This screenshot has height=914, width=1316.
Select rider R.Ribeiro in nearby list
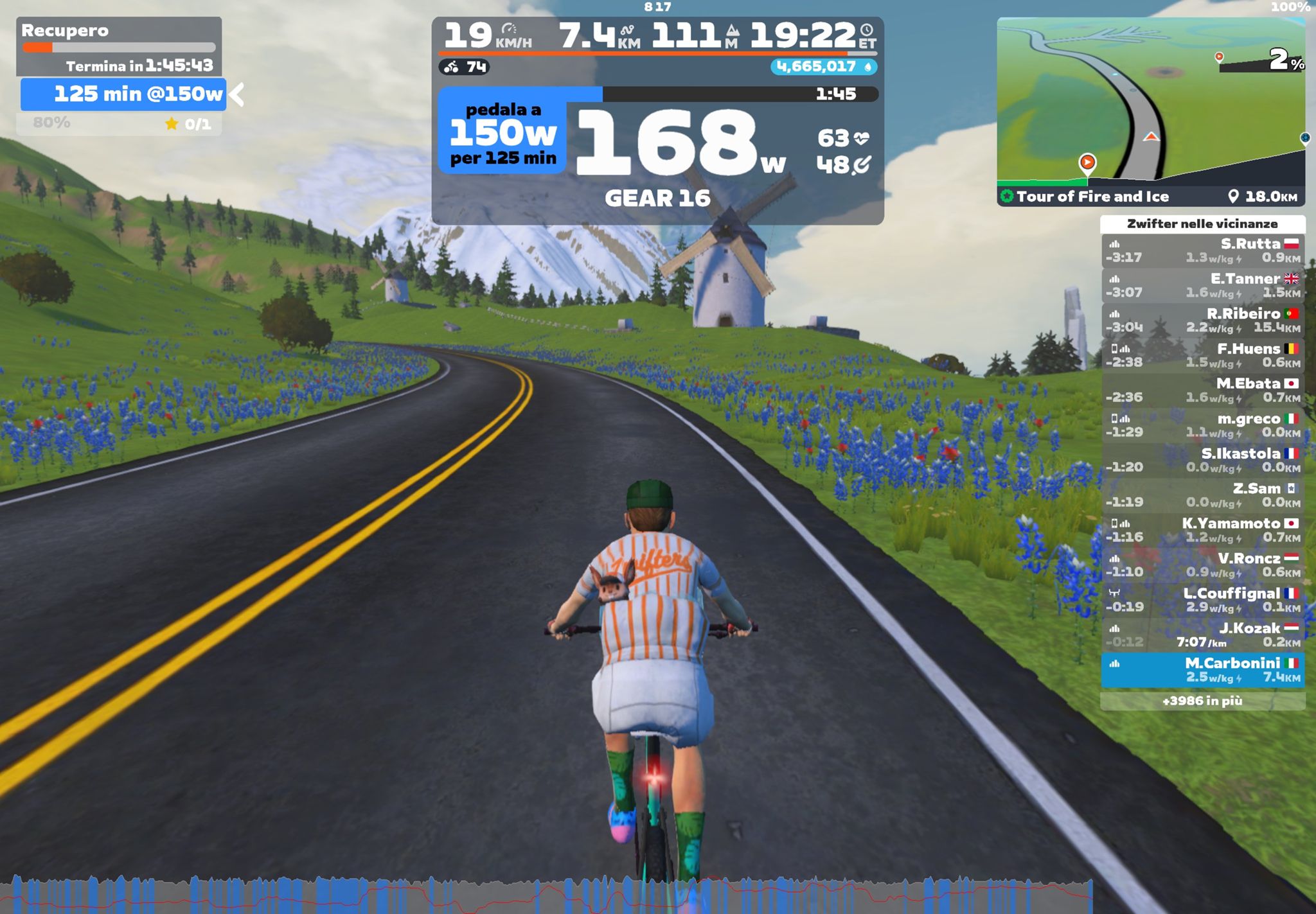click(x=1202, y=321)
